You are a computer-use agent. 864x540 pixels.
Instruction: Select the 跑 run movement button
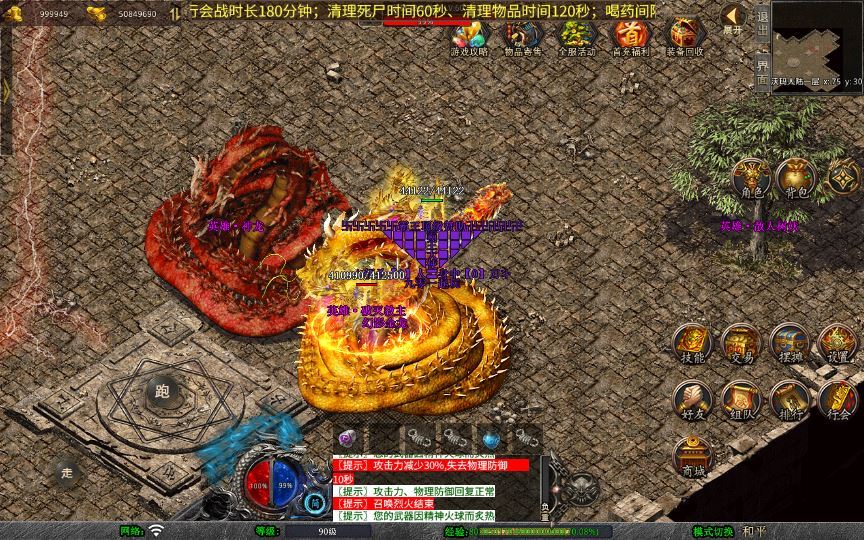point(162,391)
